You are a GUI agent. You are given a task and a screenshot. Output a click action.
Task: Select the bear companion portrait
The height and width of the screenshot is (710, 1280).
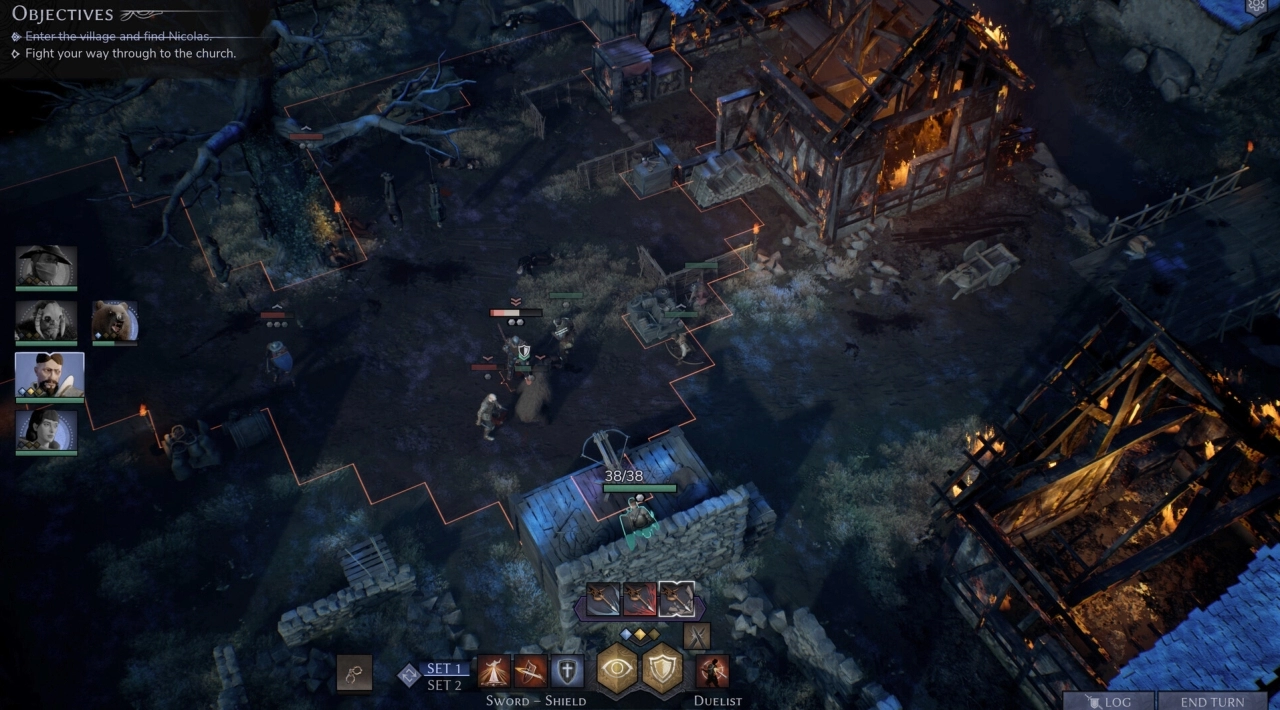pyautogui.click(x=115, y=321)
